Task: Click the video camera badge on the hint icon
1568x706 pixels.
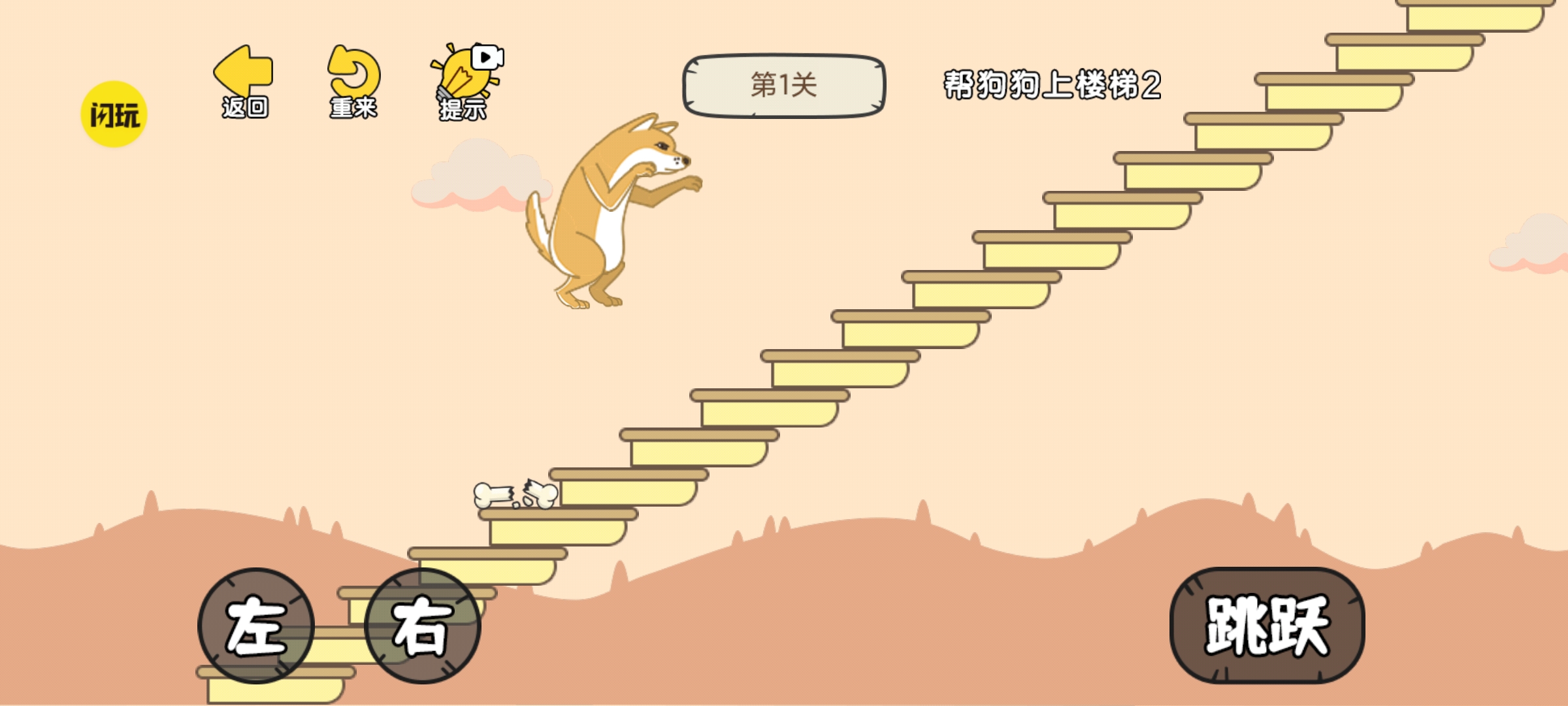Action: pos(487,58)
